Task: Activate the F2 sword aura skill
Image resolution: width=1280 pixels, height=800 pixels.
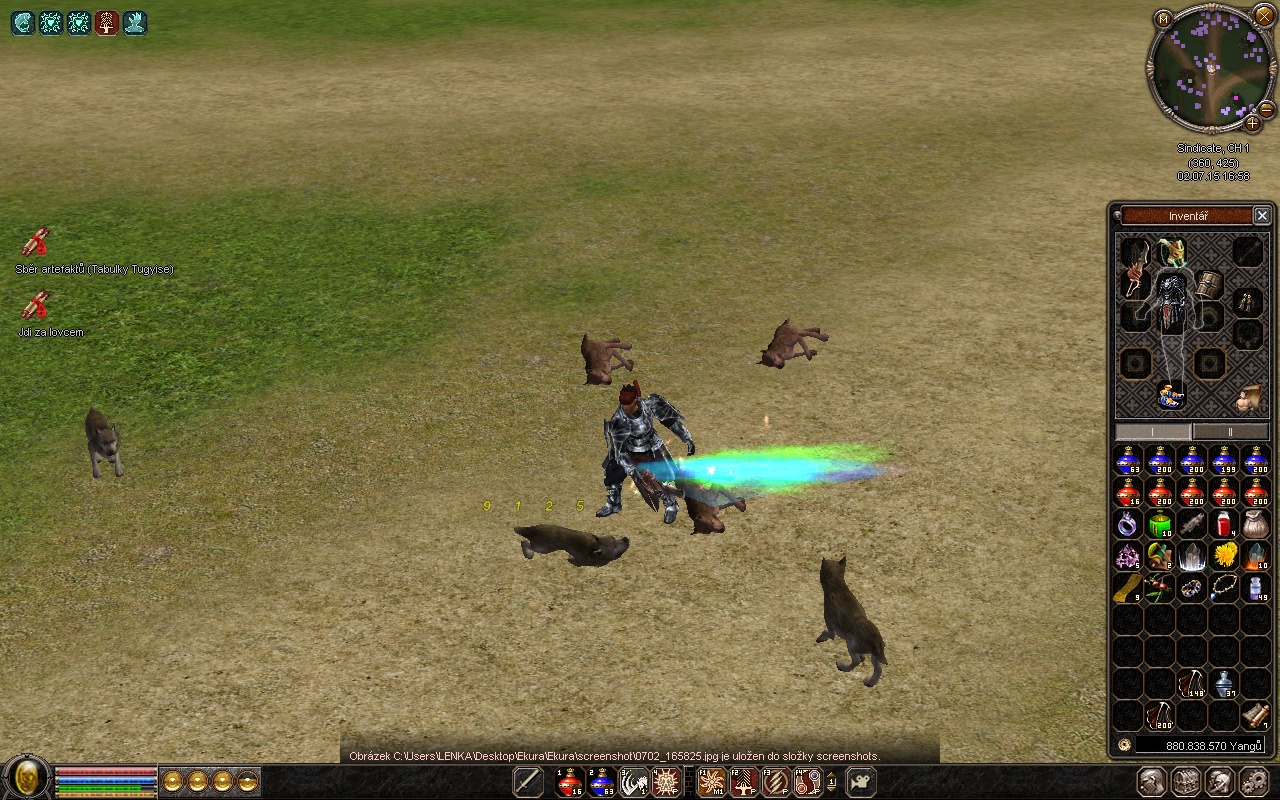Action: point(744,782)
